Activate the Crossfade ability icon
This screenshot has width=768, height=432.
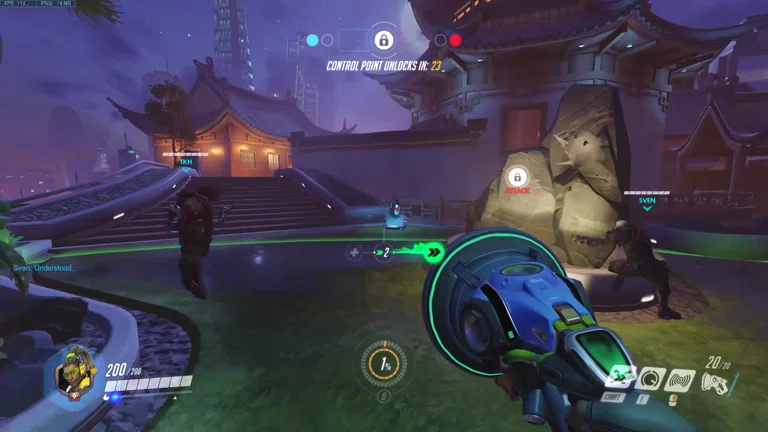620,379
